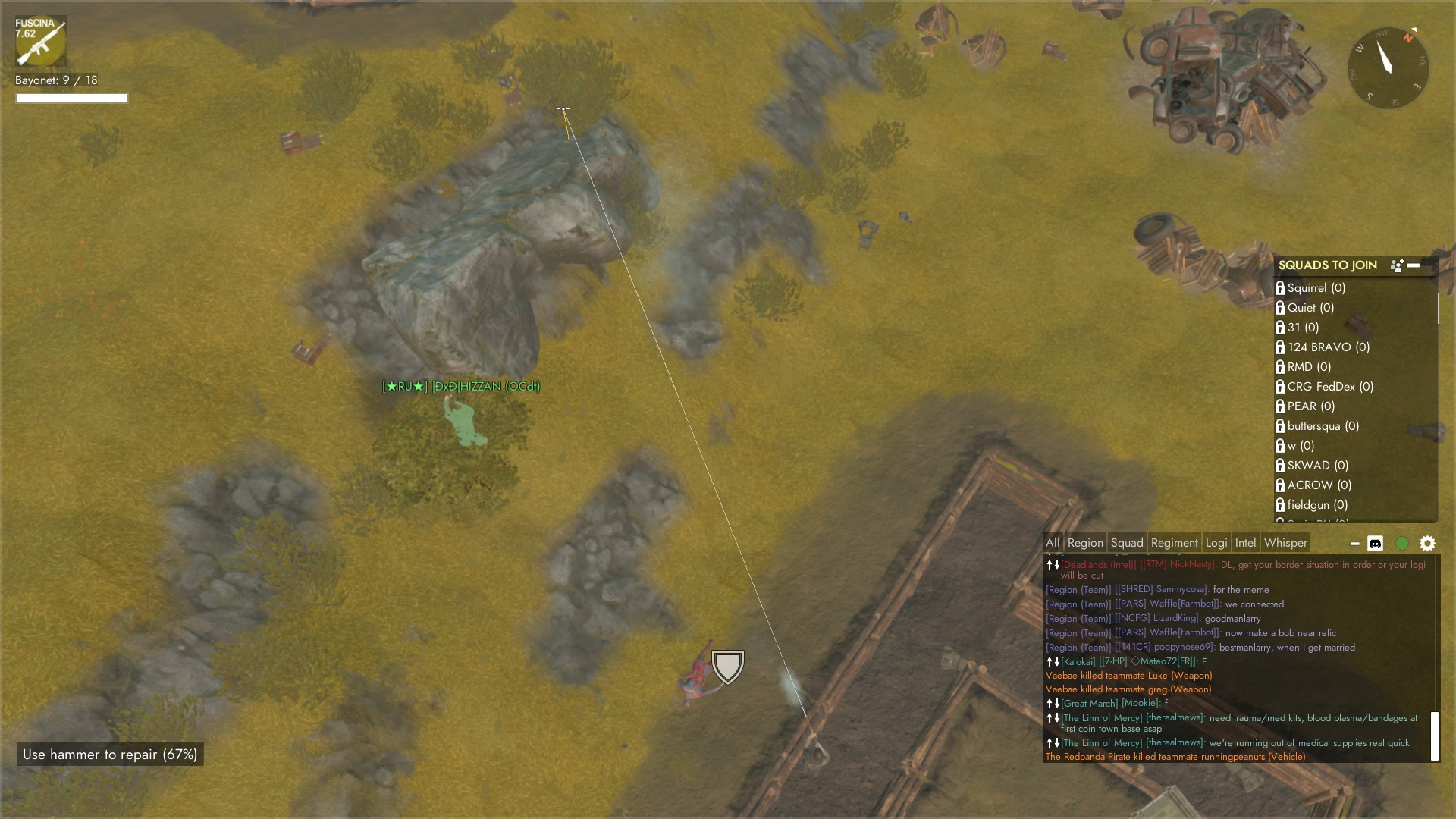The image size is (1456, 819).
Task: Select the CRG FedDex squad row
Action: [1329, 387]
